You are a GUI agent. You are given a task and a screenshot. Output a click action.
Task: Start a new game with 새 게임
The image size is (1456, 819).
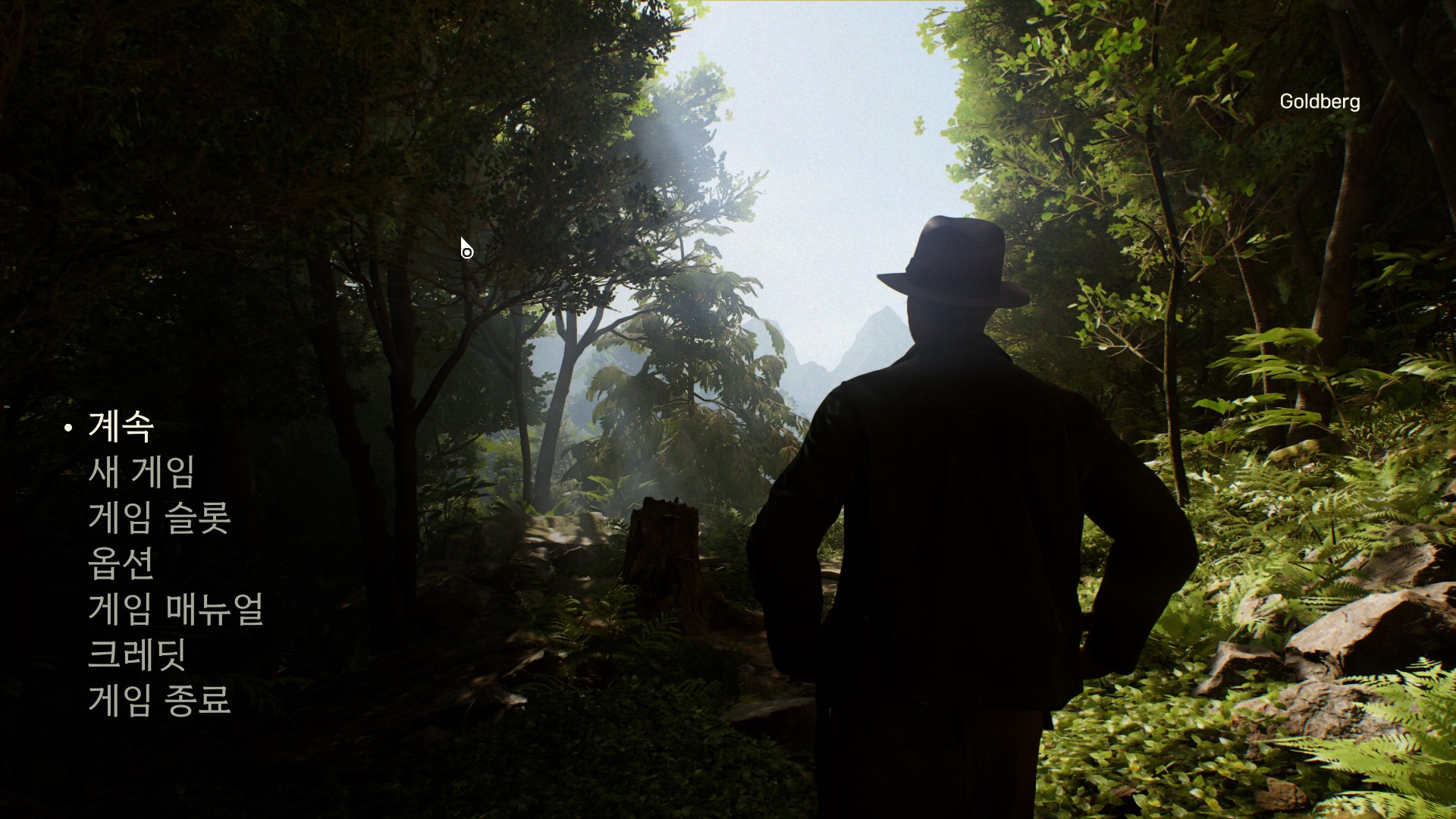point(142,472)
